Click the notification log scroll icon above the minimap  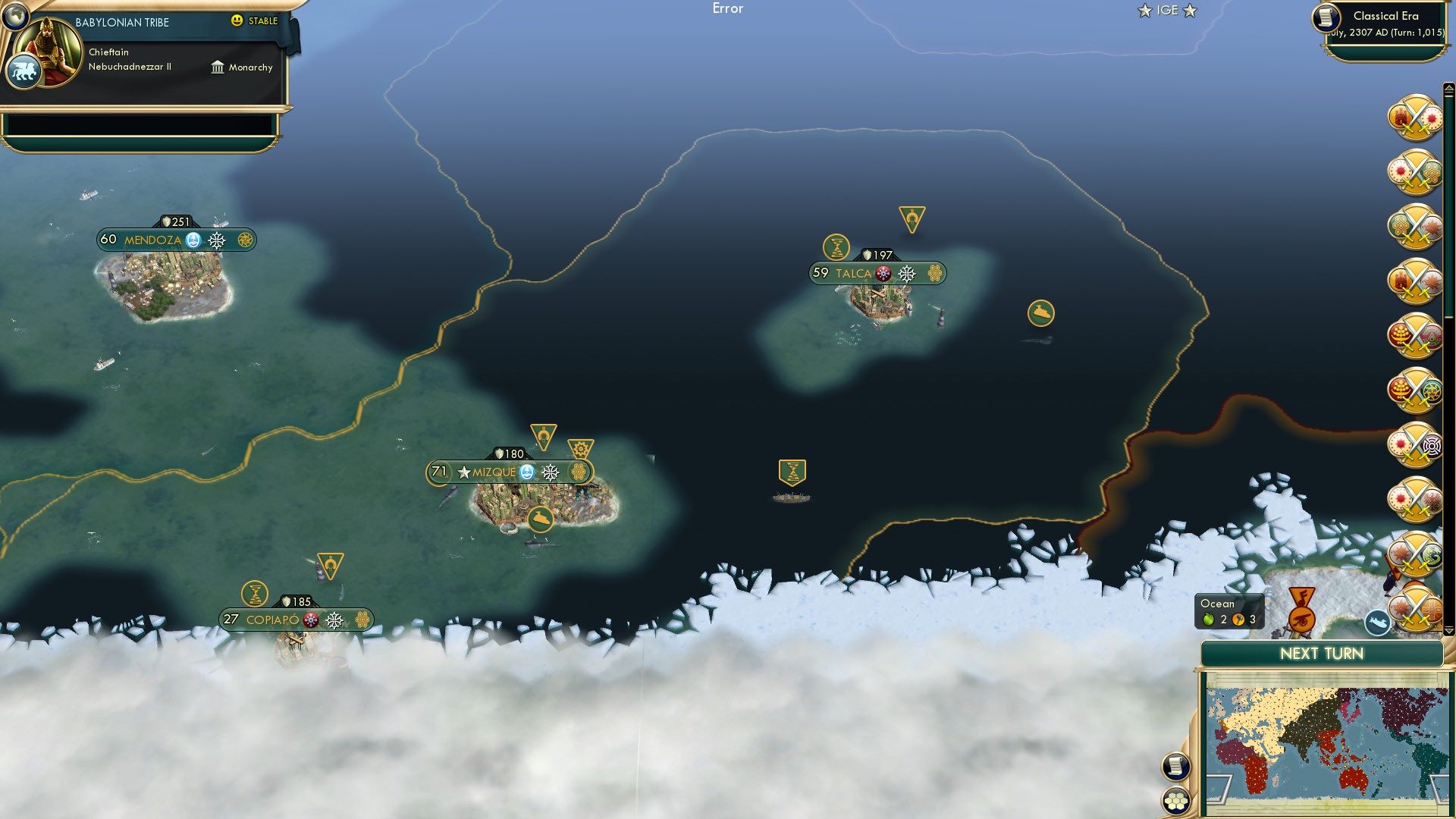point(1175,767)
